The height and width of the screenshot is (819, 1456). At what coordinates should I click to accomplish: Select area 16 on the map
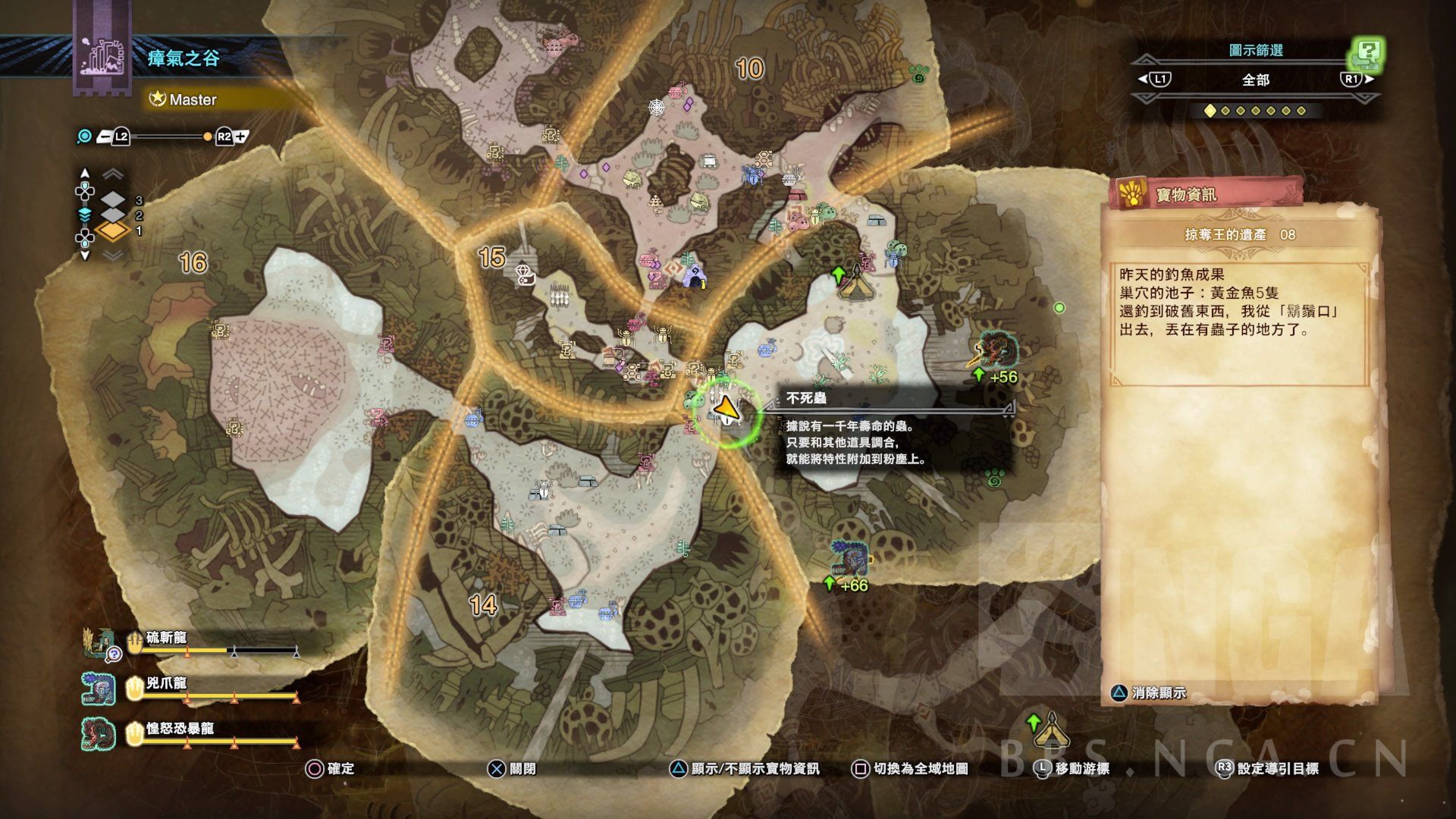click(193, 262)
